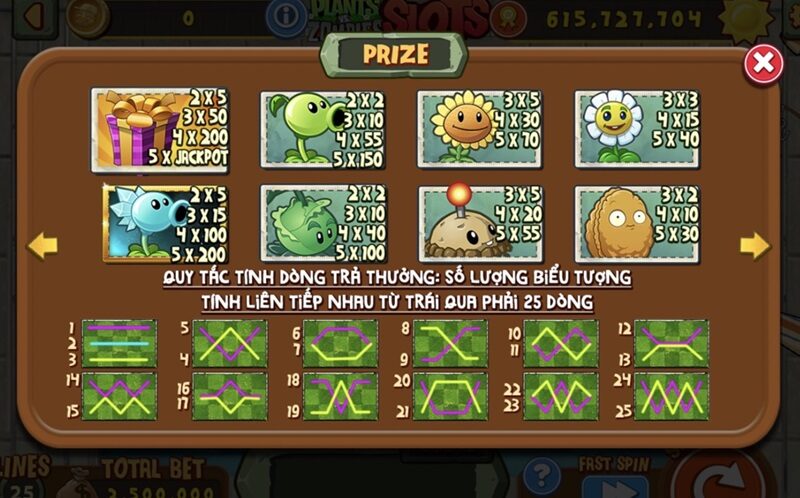The width and height of the screenshot is (800, 498).
Task: Close the Prize paytable window
Action: [x=763, y=64]
